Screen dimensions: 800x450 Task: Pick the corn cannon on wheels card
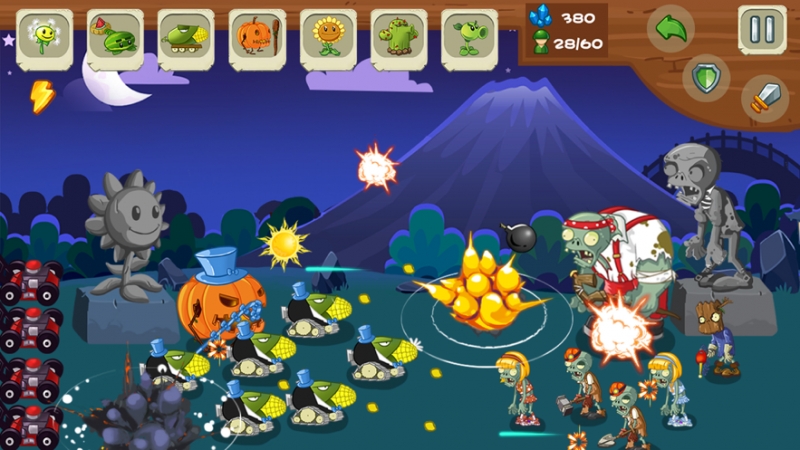(186, 39)
